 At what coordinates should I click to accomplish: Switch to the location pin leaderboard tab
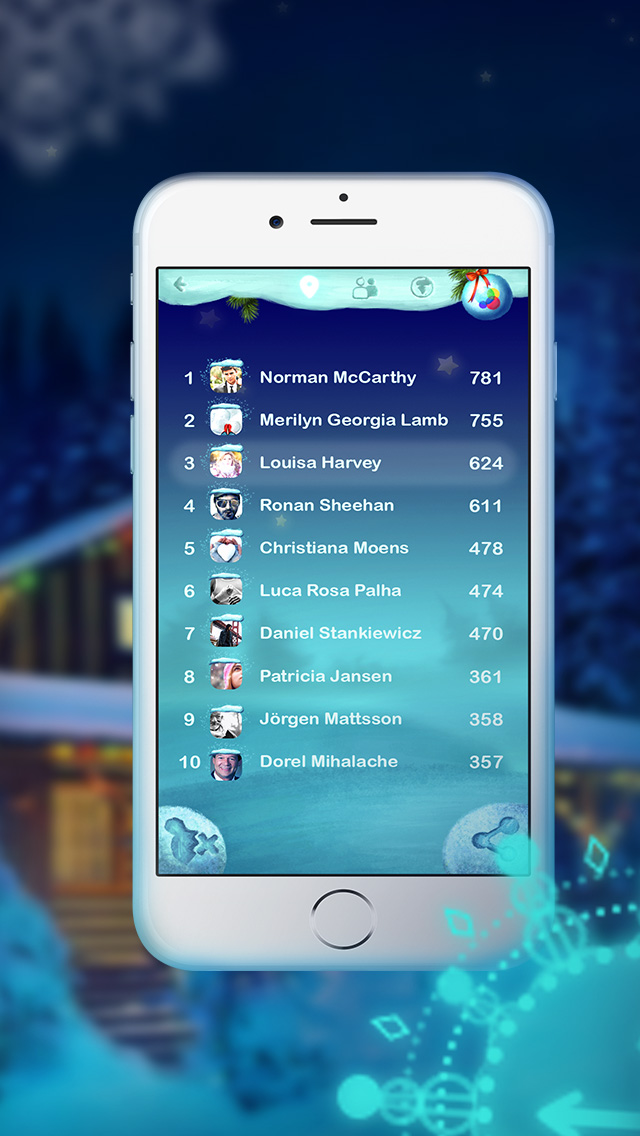click(x=309, y=288)
